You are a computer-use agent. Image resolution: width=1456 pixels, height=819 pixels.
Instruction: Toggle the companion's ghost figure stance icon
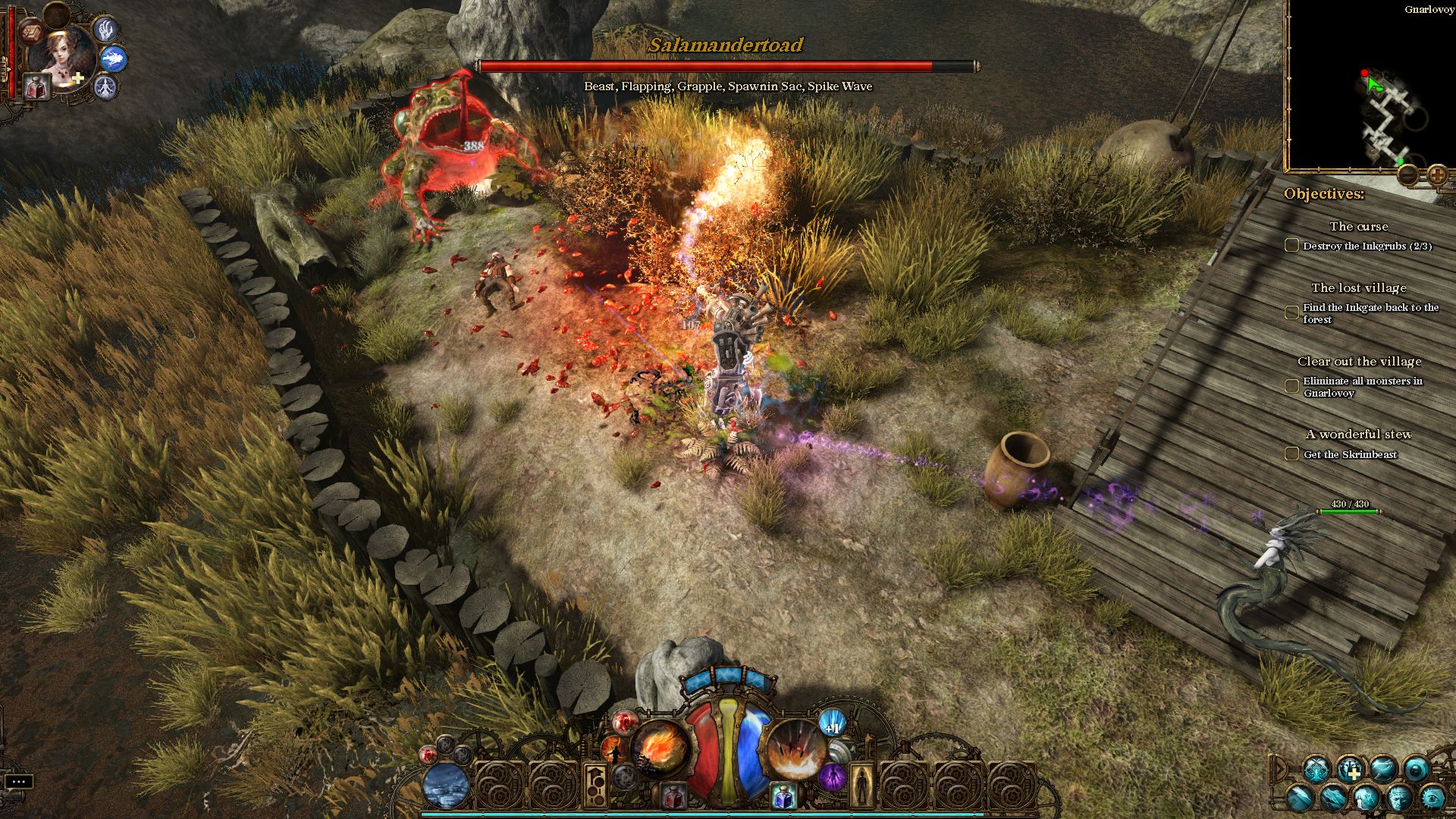(105, 87)
